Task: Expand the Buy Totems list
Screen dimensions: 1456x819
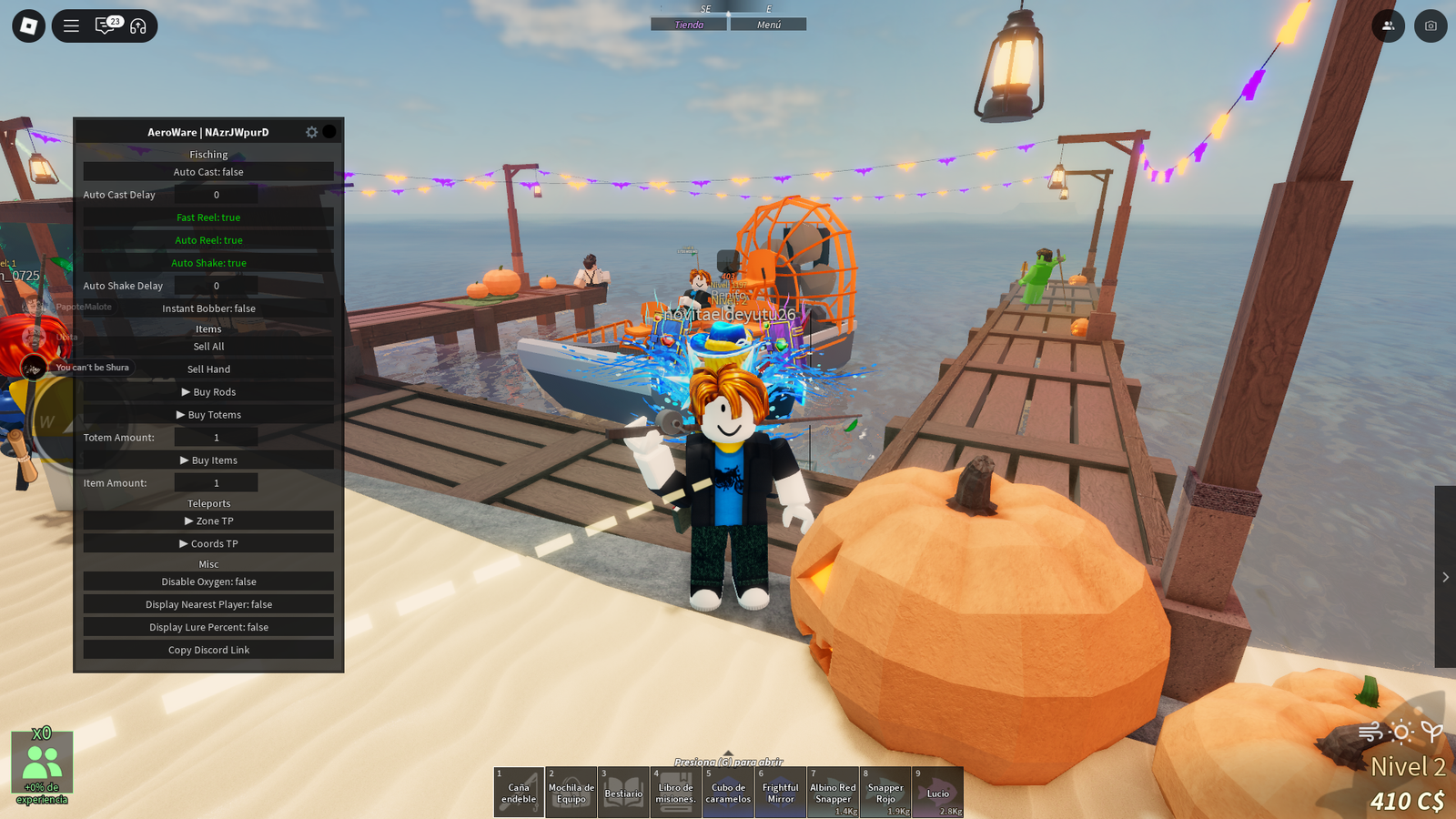Action: click(x=208, y=415)
